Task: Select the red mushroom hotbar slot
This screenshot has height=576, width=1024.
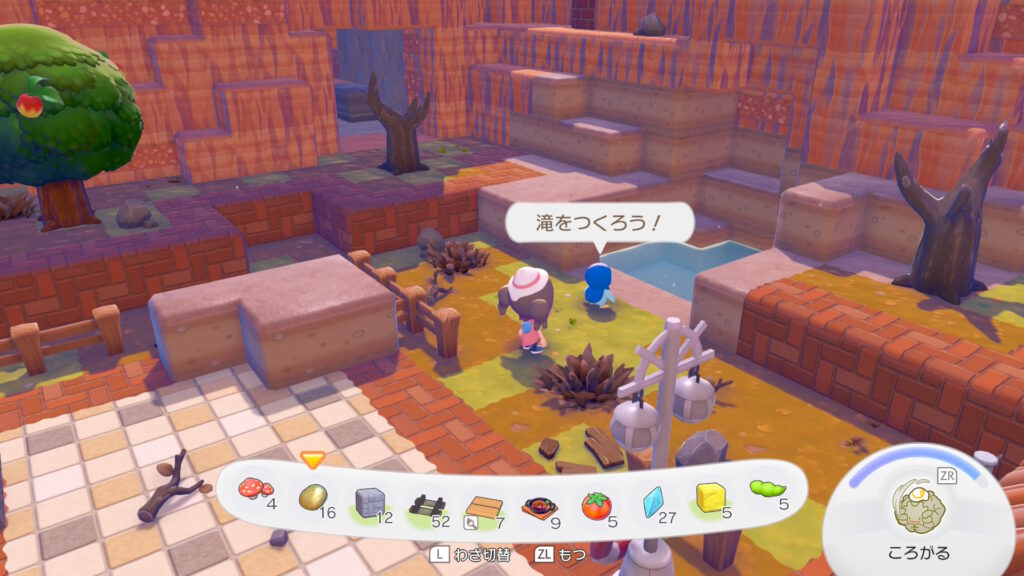Action: tap(254, 491)
